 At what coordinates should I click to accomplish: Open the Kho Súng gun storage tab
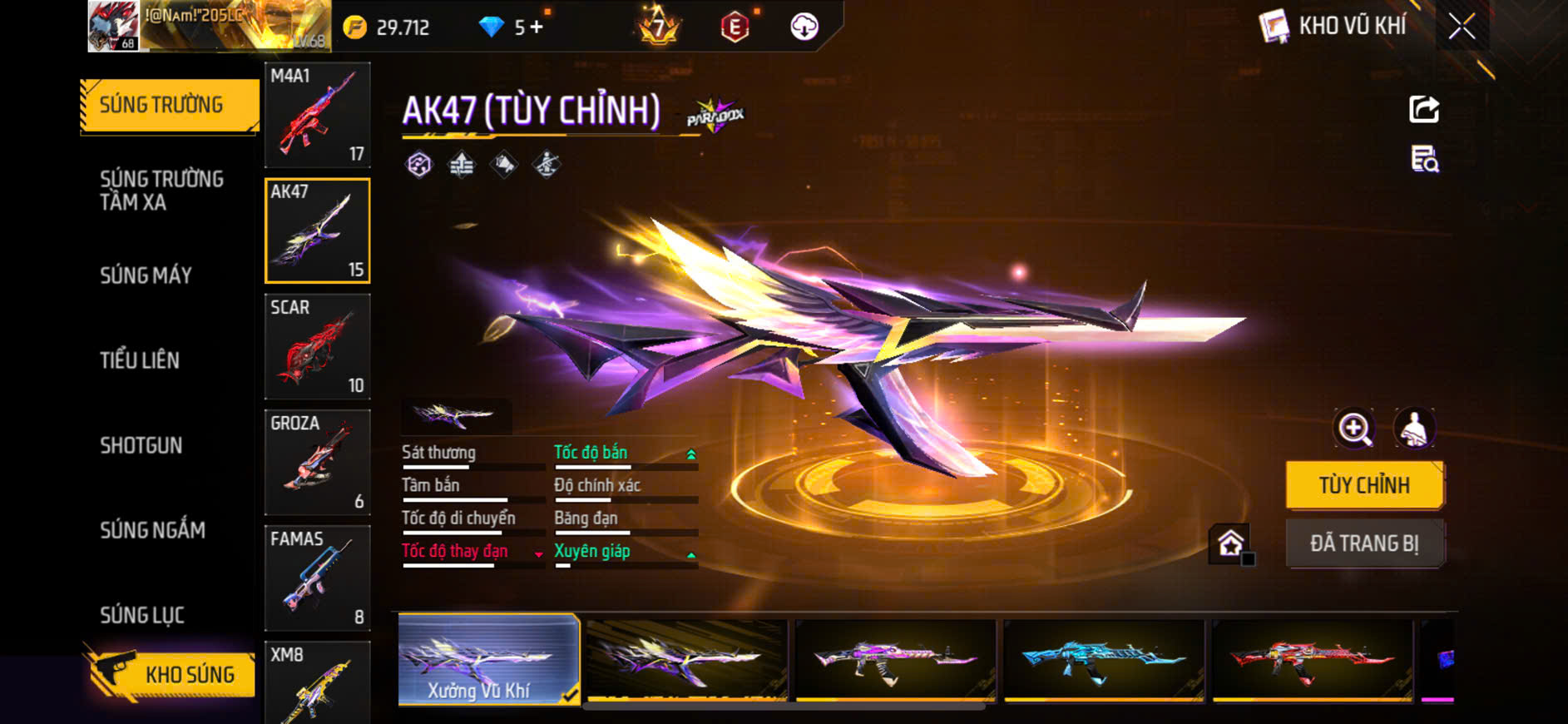point(171,674)
